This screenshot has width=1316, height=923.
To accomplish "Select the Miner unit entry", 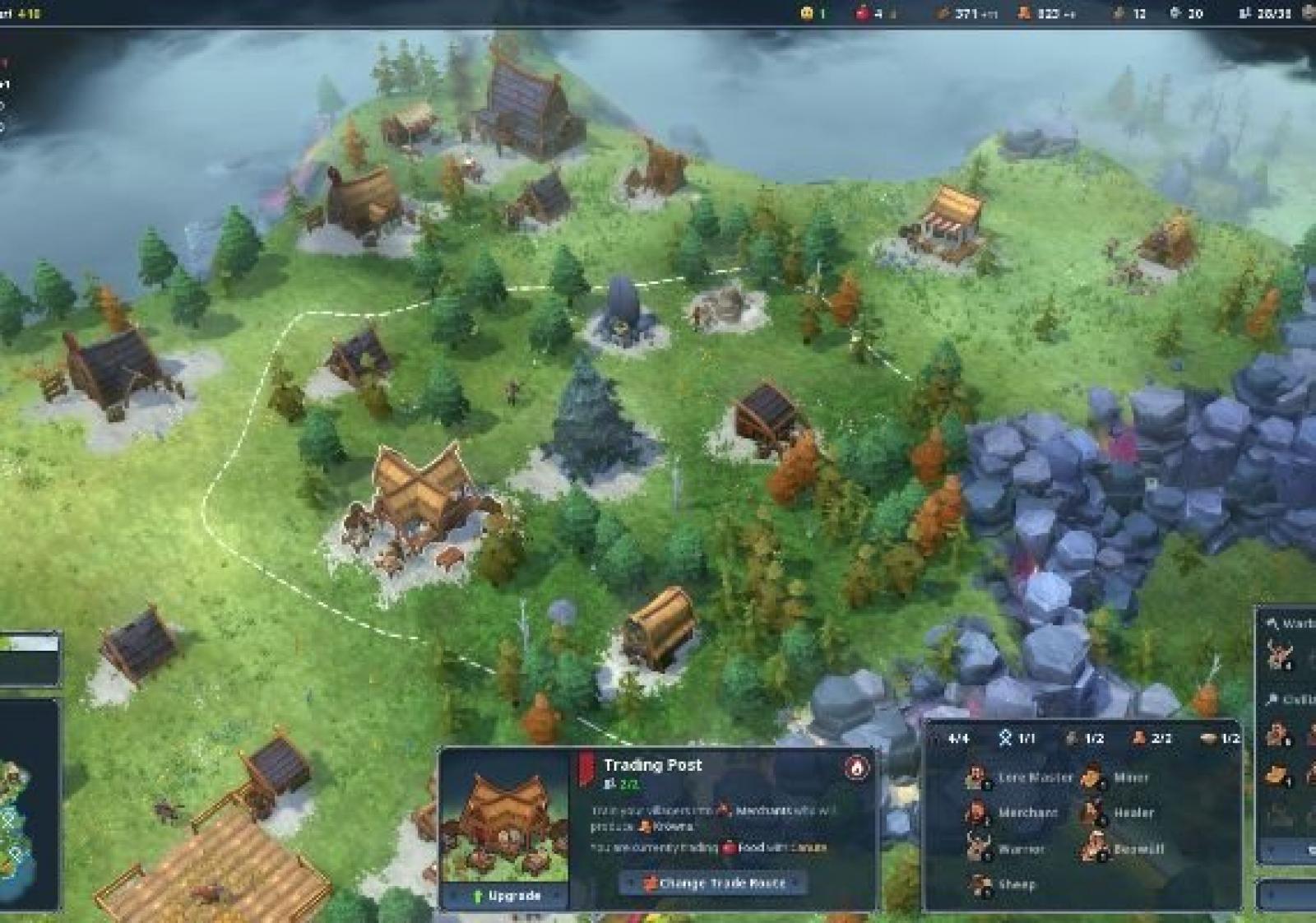I will [1117, 777].
